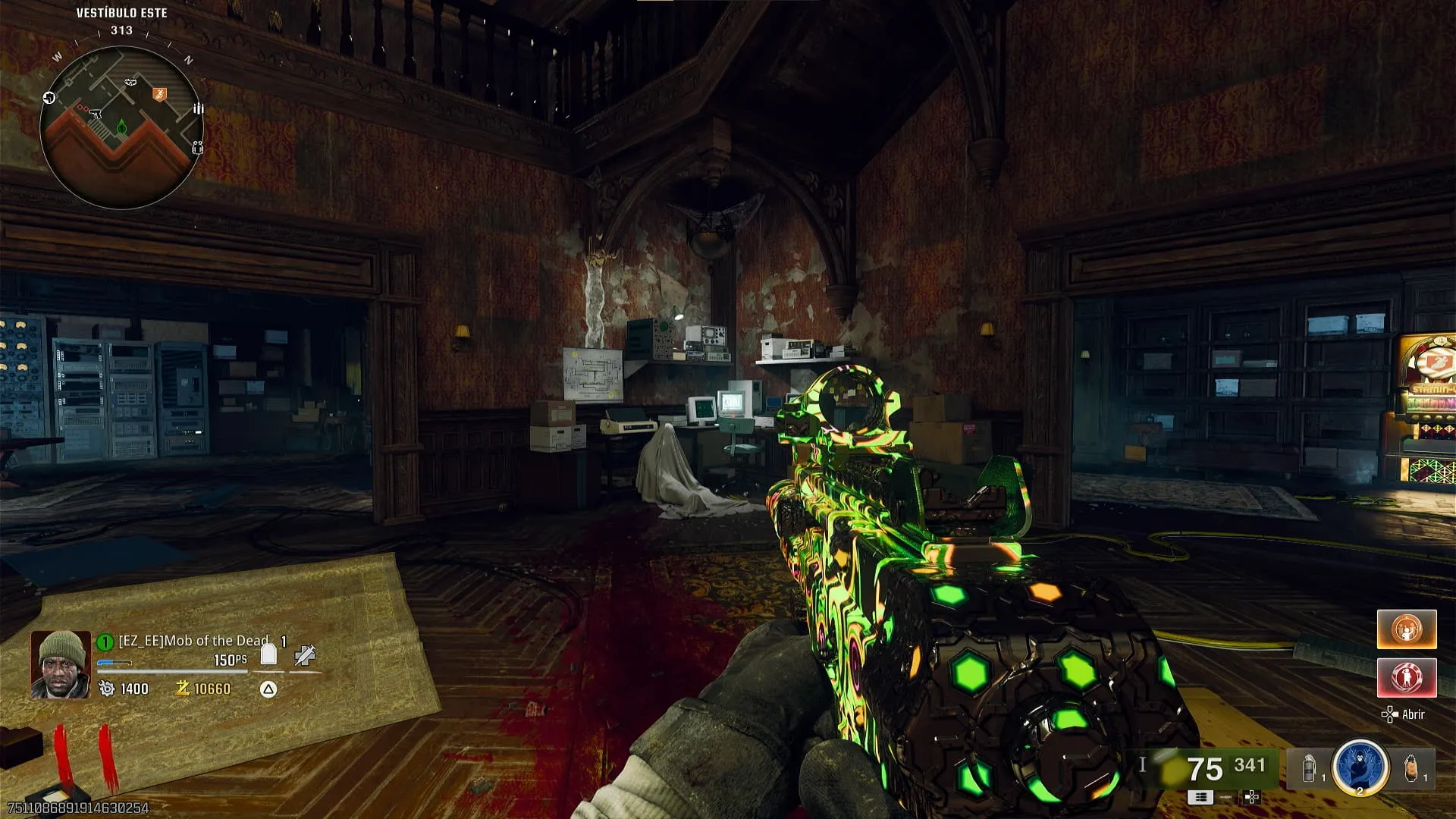Activate the blue hooded figure field upgrade
The height and width of the screenshot is (819, 1456).
click(1360, 766)
